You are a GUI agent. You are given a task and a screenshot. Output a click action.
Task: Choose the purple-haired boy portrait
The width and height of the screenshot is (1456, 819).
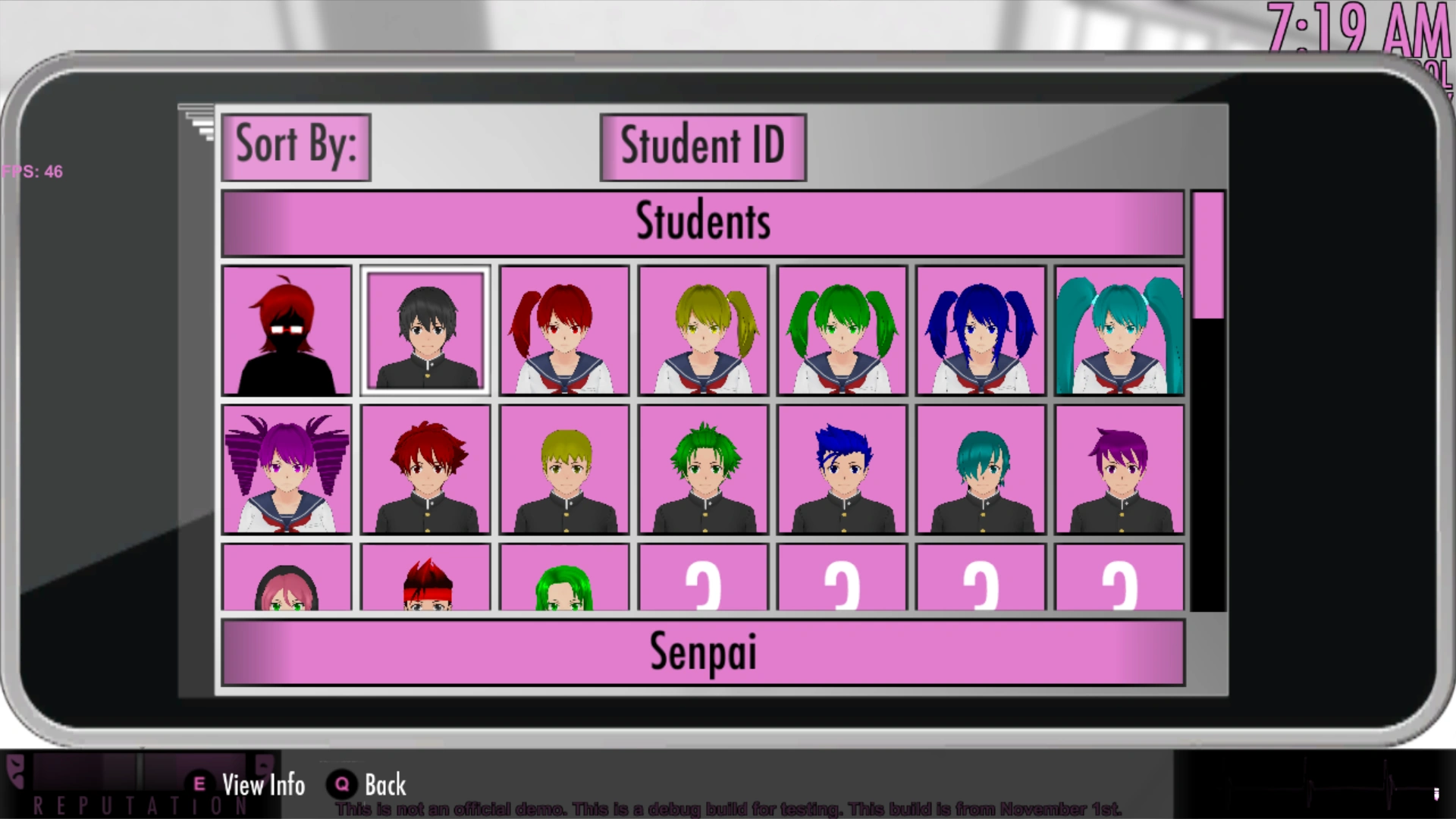1119,469
